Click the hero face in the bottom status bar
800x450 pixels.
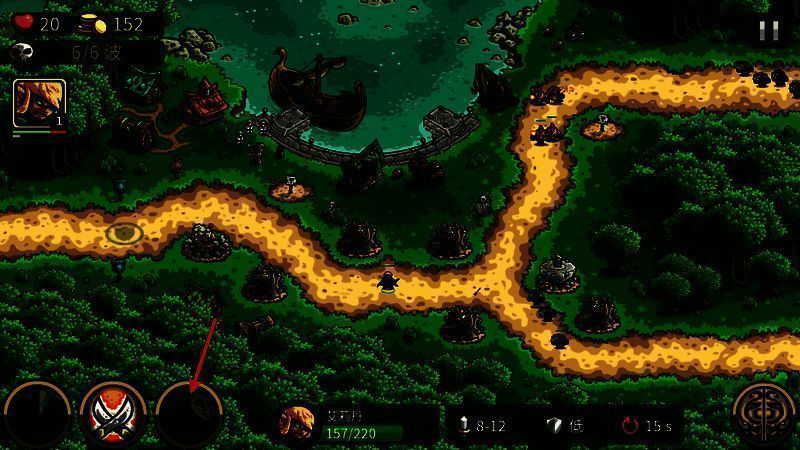[296, 424]
